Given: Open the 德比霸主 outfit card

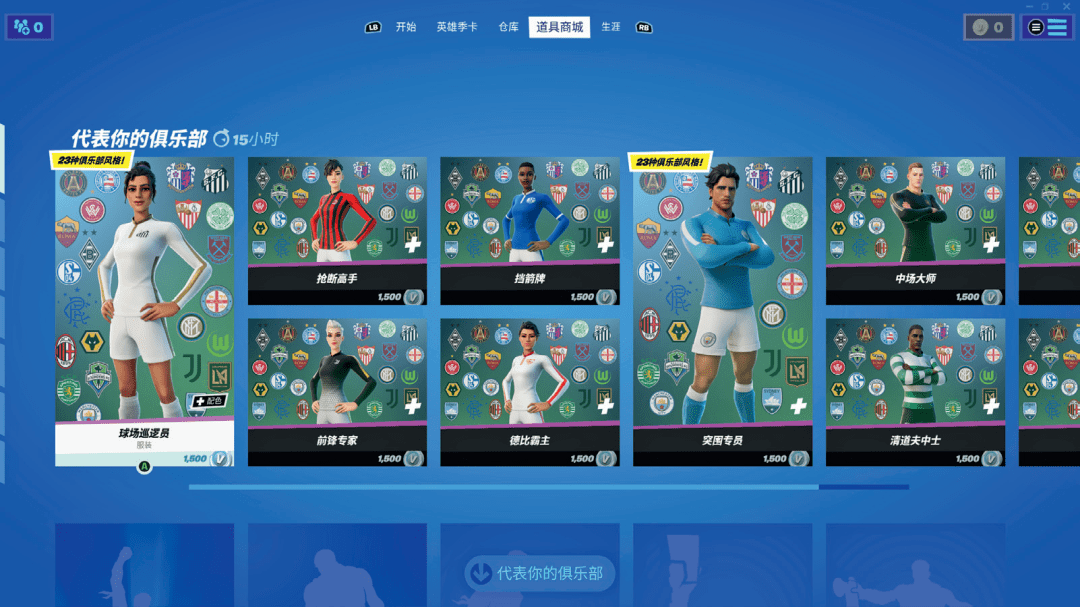Looking at the screenshot, I should click(x=529, y=392).
